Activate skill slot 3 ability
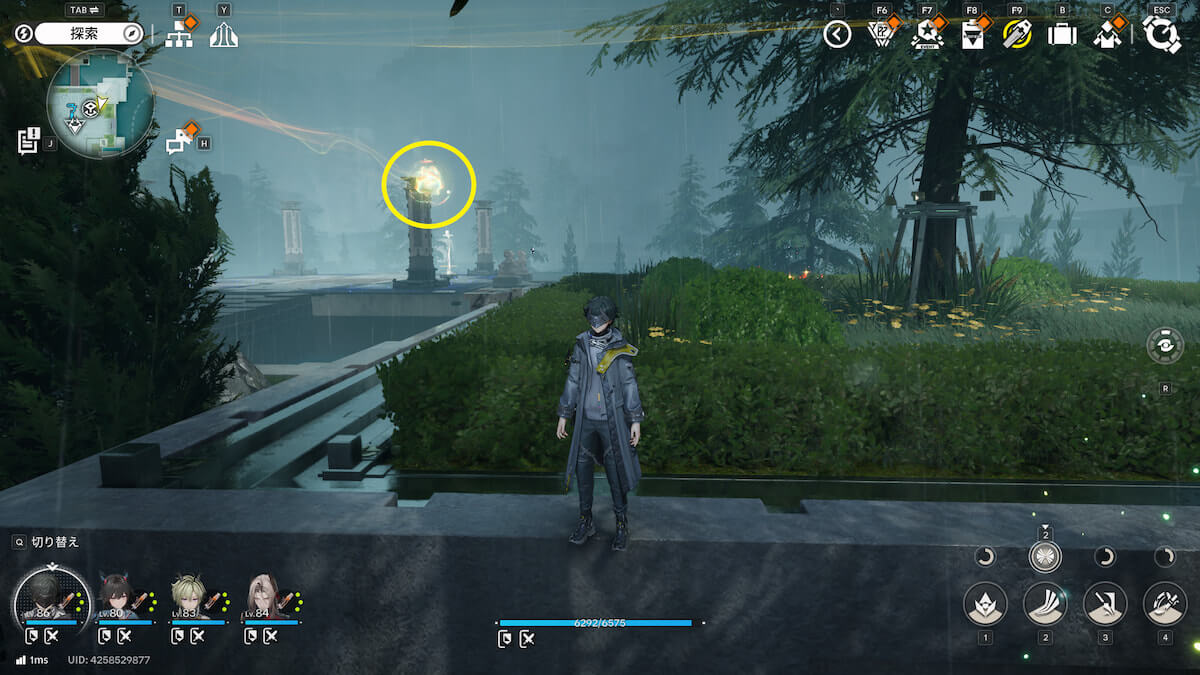The height and width of the screenshot is (675, 1200). (x=1105, y=603)
